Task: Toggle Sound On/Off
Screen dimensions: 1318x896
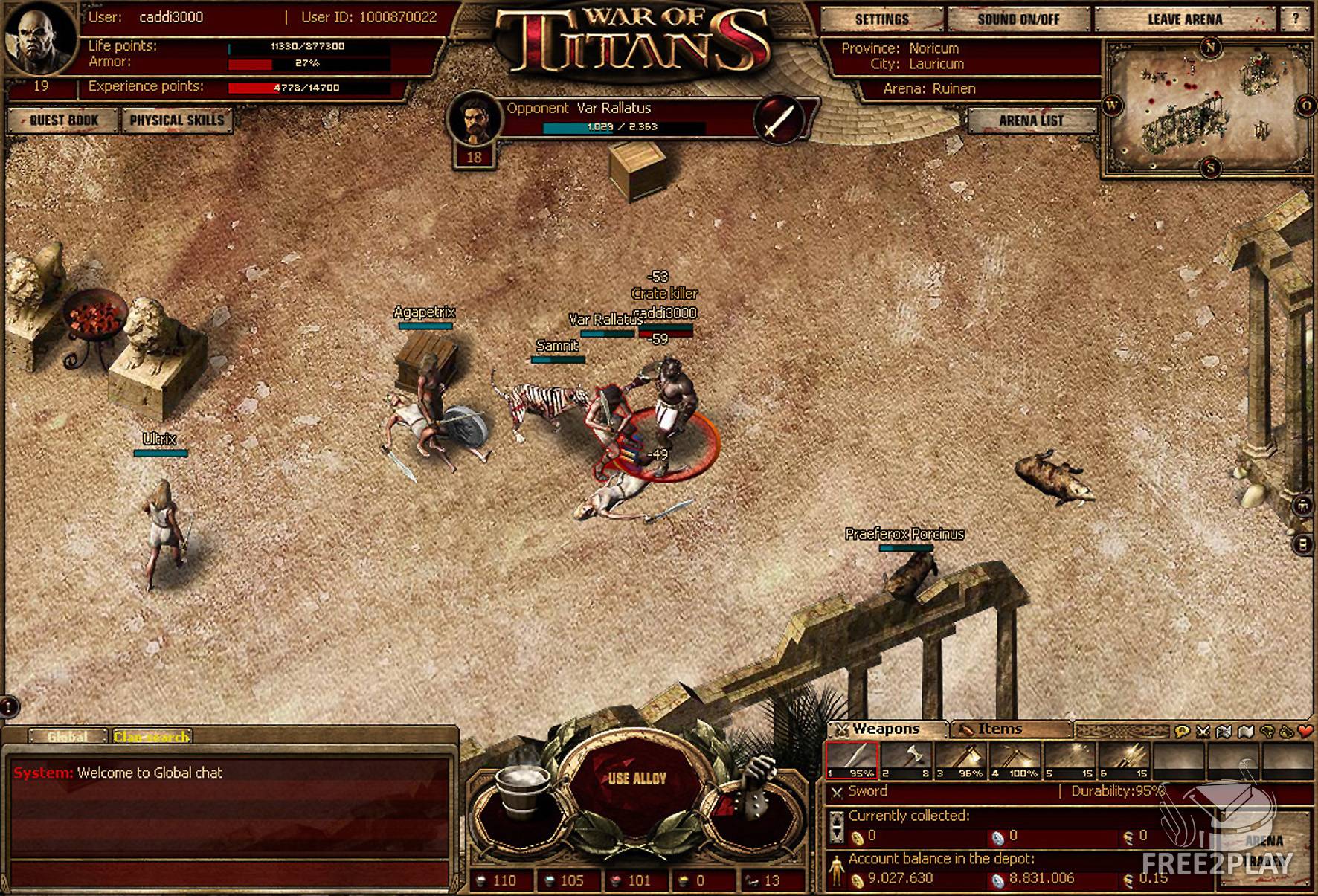Action: point(1018,19)
